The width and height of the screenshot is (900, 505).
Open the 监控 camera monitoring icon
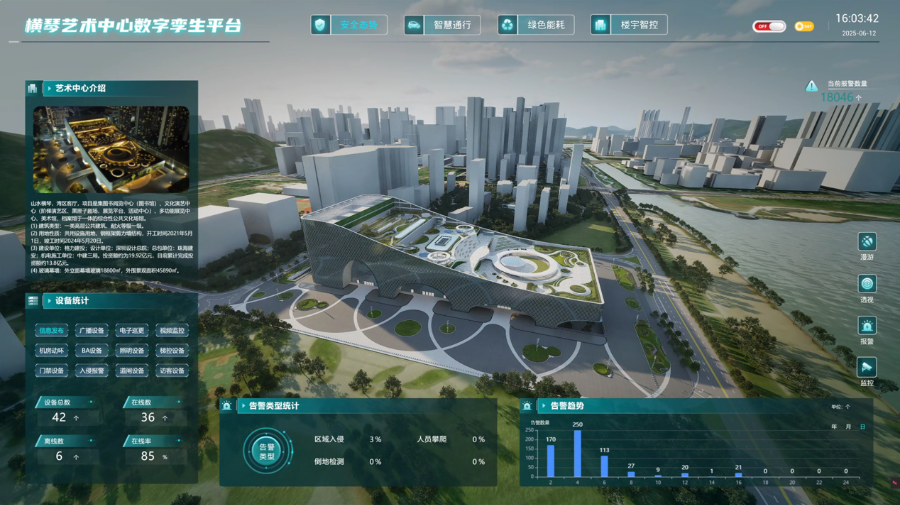[x=867, y=369]
